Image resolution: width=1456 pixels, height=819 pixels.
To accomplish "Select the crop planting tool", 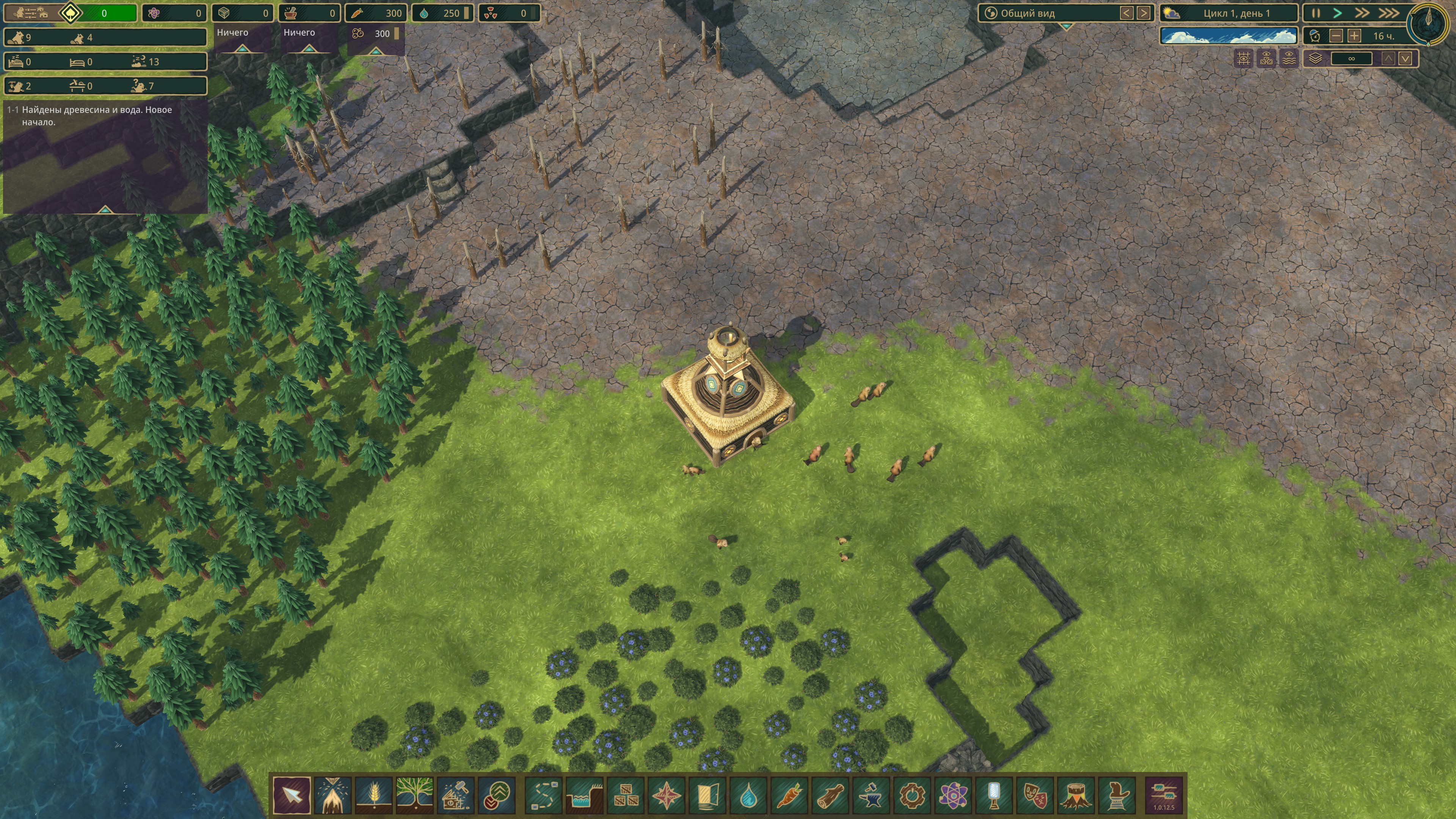I will [373, 795].
